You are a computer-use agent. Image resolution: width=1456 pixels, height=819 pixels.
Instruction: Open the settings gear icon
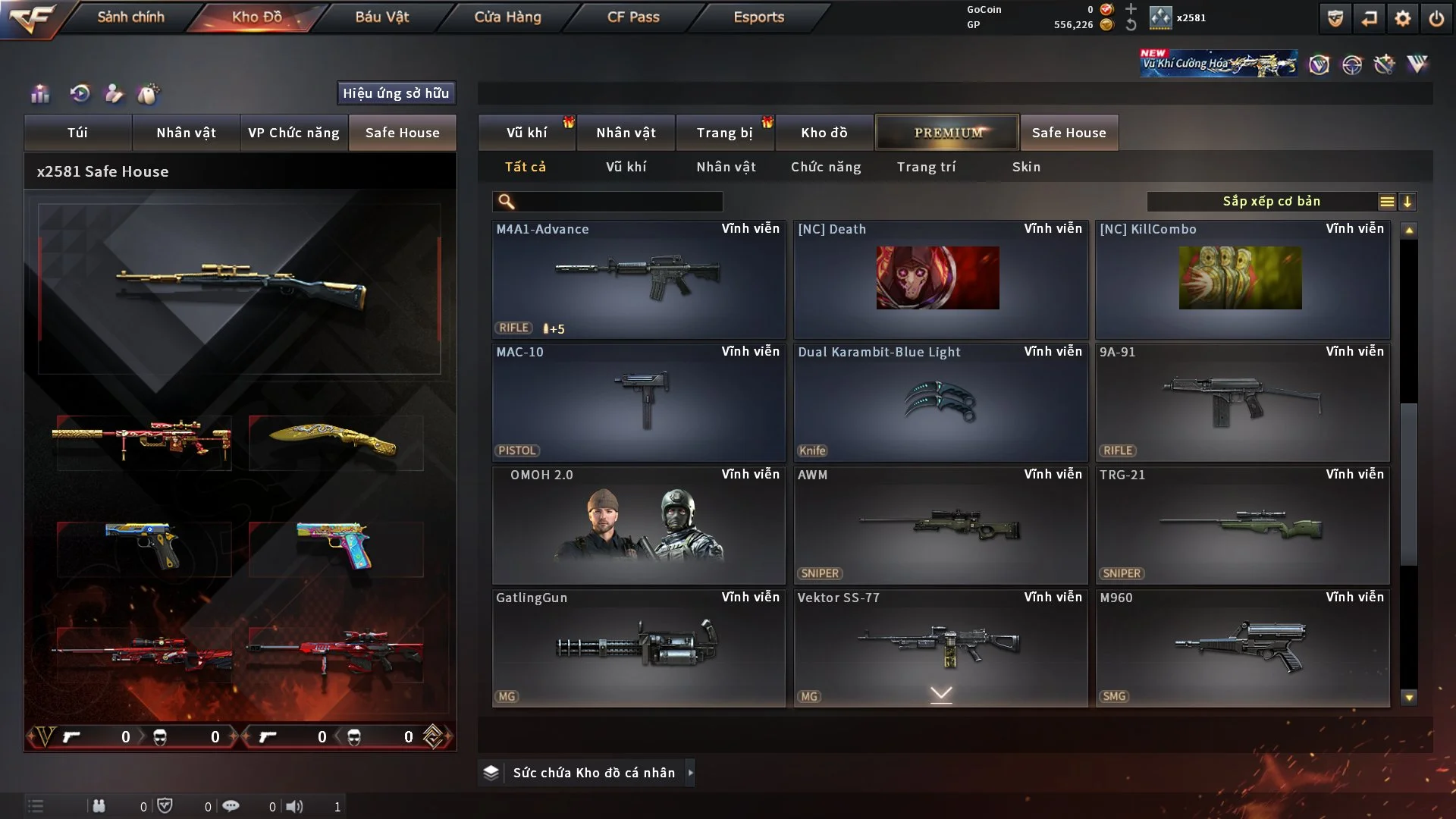point(1402,18)
